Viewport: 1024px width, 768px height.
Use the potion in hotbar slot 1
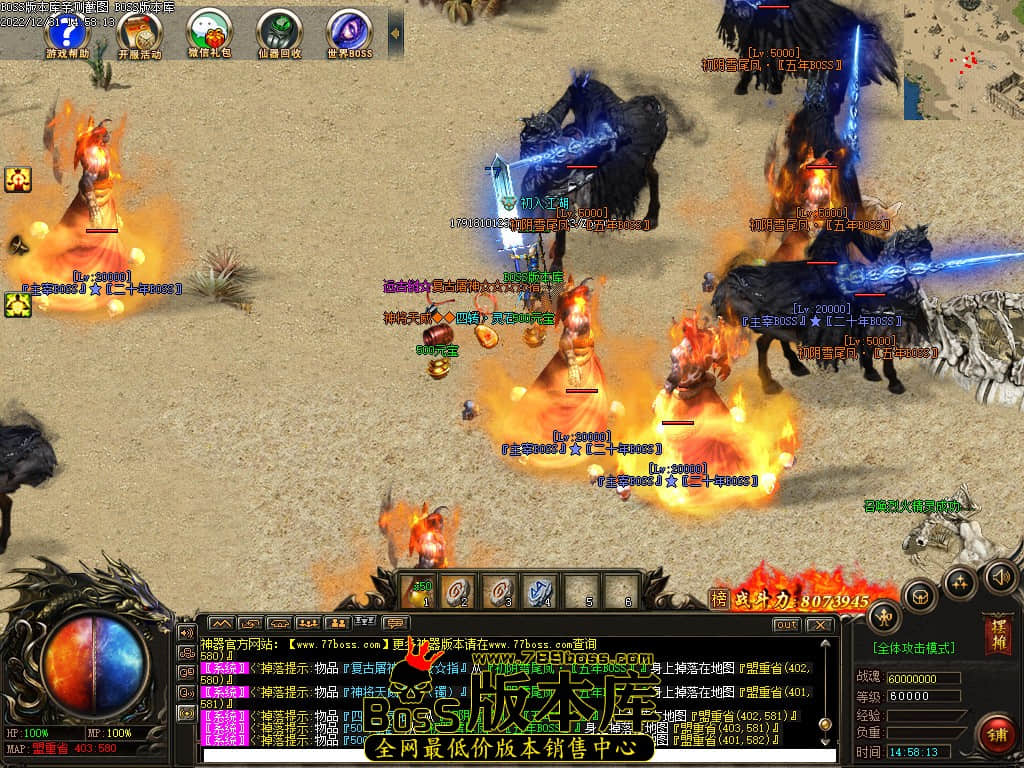(420, 591)
